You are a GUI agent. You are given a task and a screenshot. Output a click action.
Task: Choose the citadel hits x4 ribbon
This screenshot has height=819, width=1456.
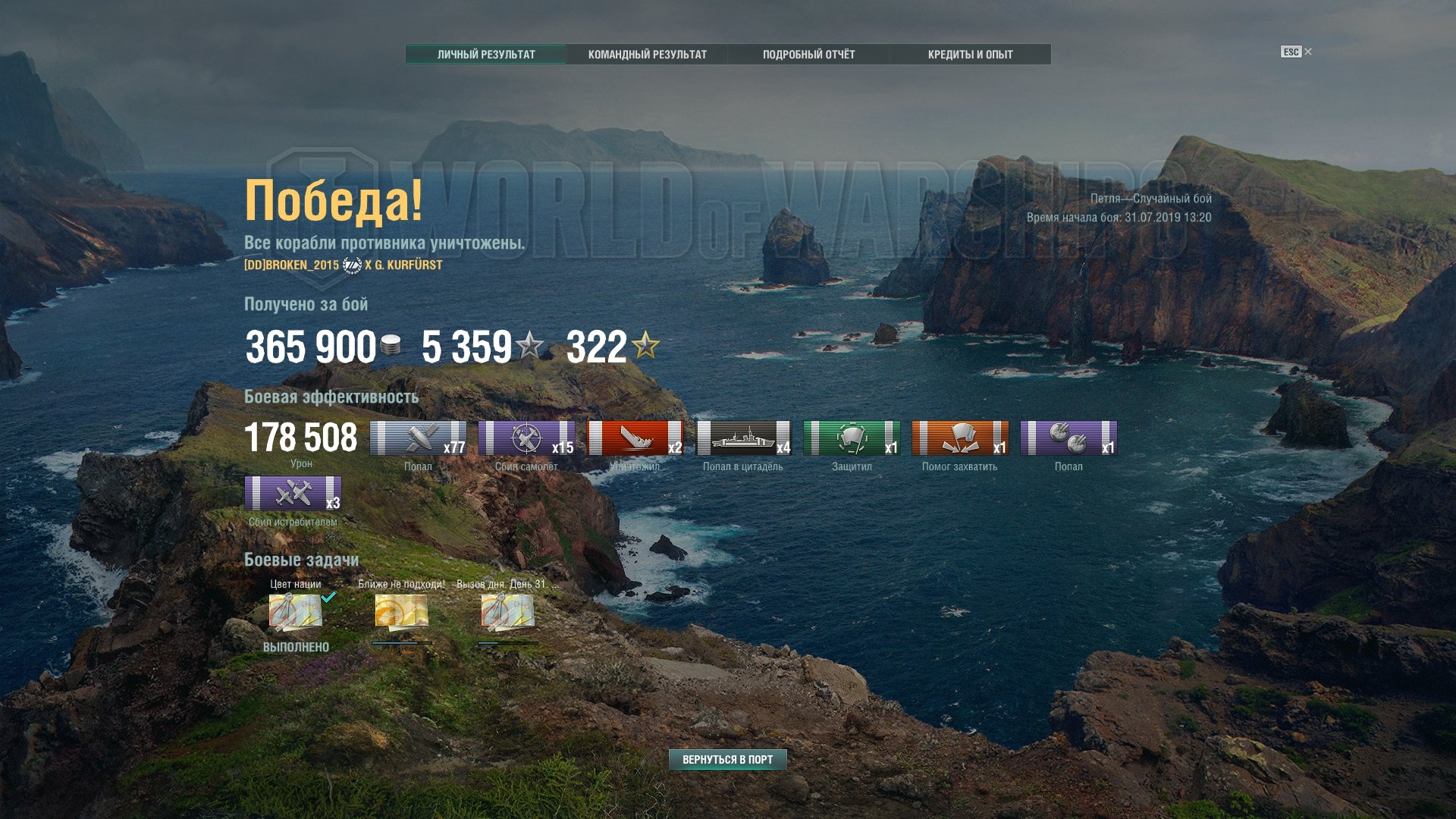pyautogui.click(x=743, y=438)
